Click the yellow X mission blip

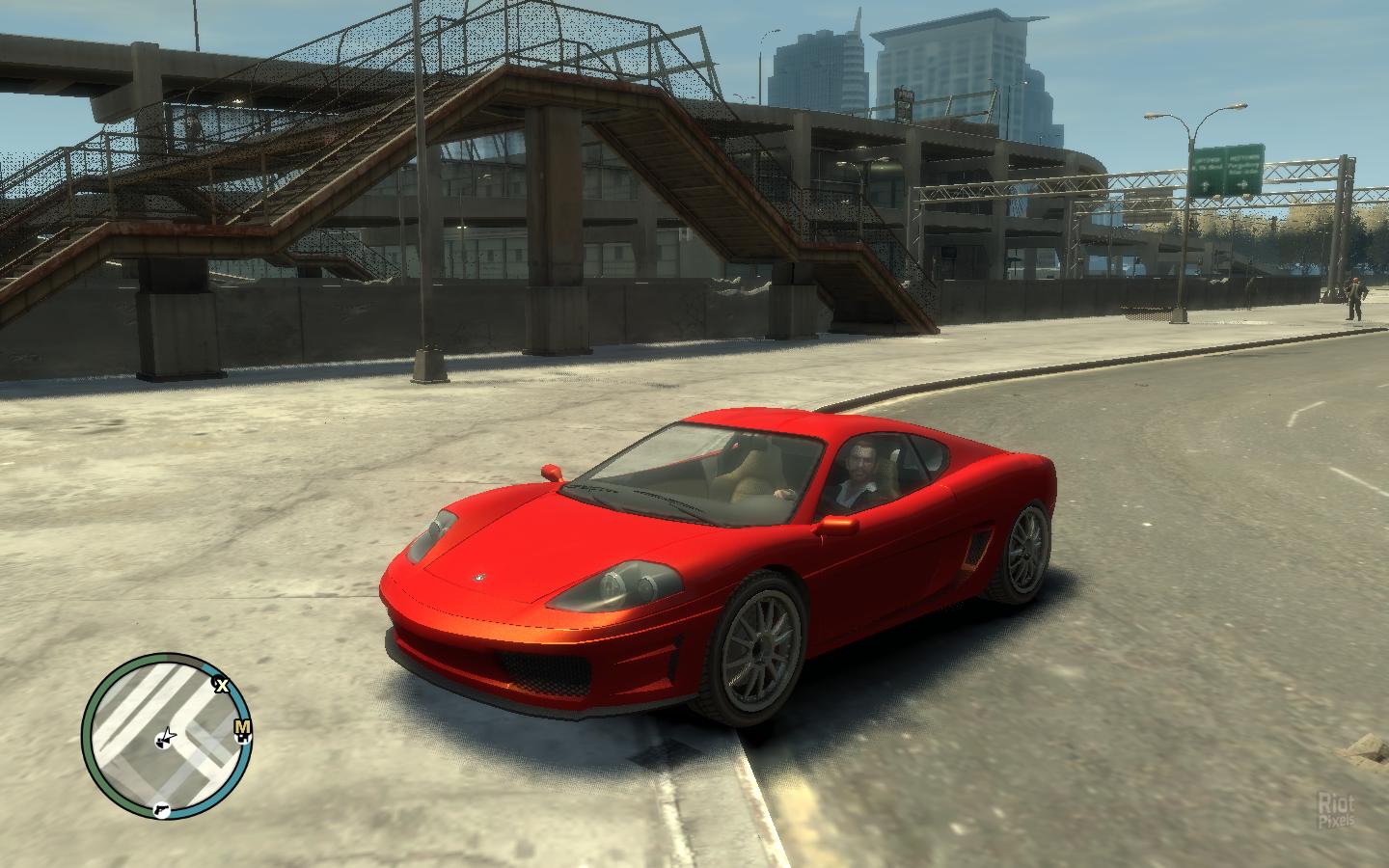point(223,686)
